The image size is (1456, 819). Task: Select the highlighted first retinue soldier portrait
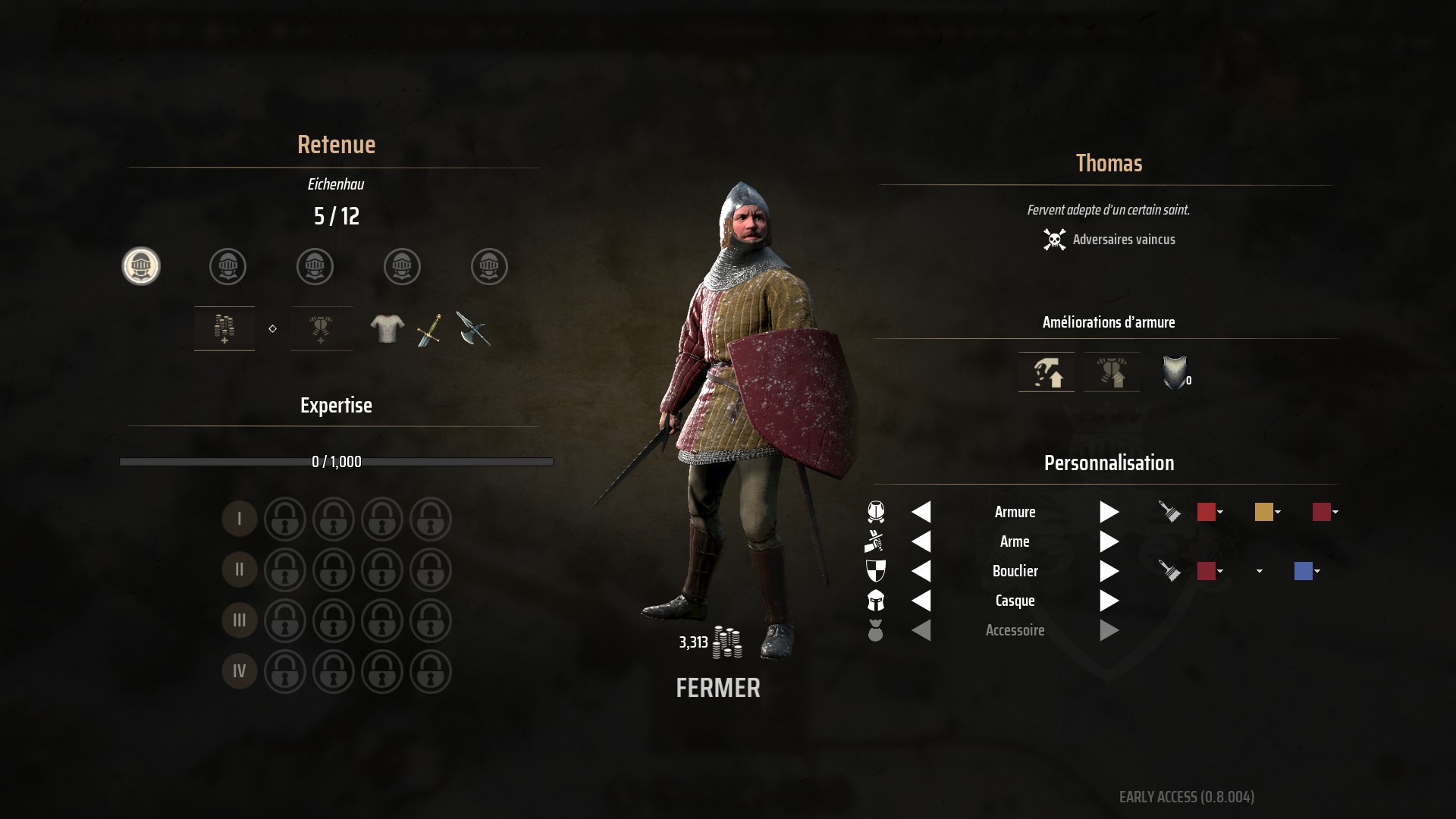141,266
